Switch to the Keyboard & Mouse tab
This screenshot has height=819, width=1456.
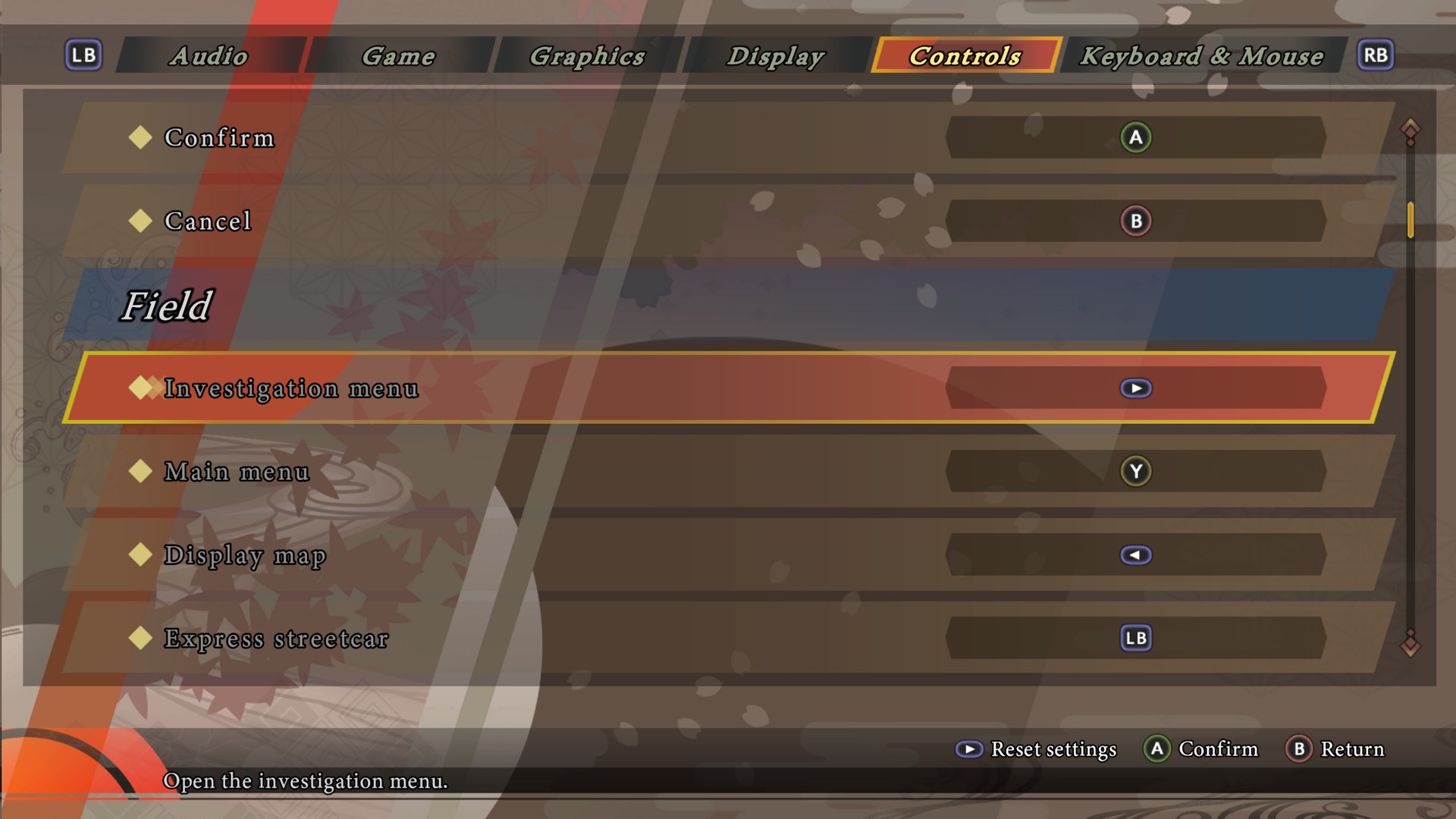point(1203,55)
